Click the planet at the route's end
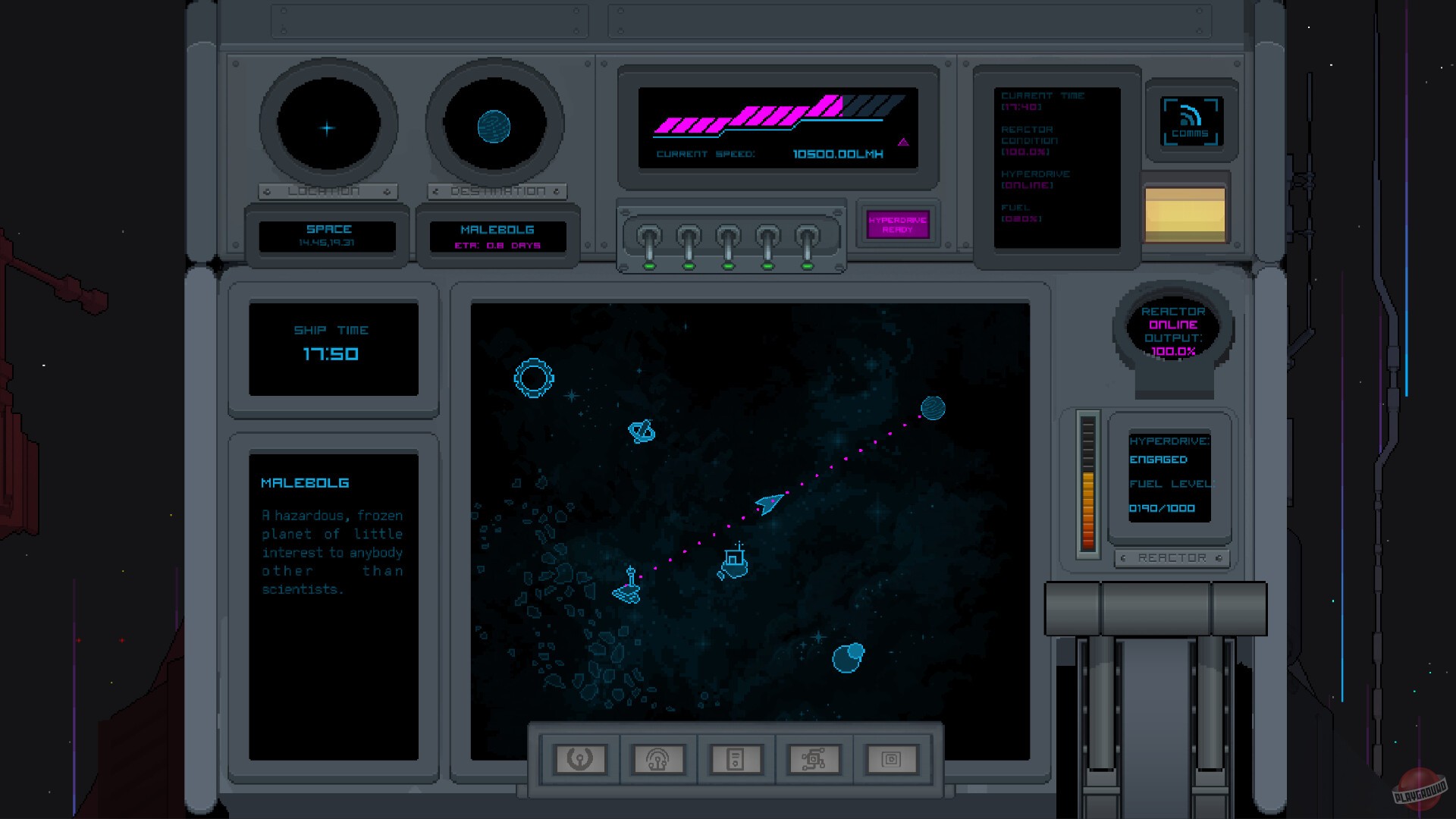 pos(931,408)
